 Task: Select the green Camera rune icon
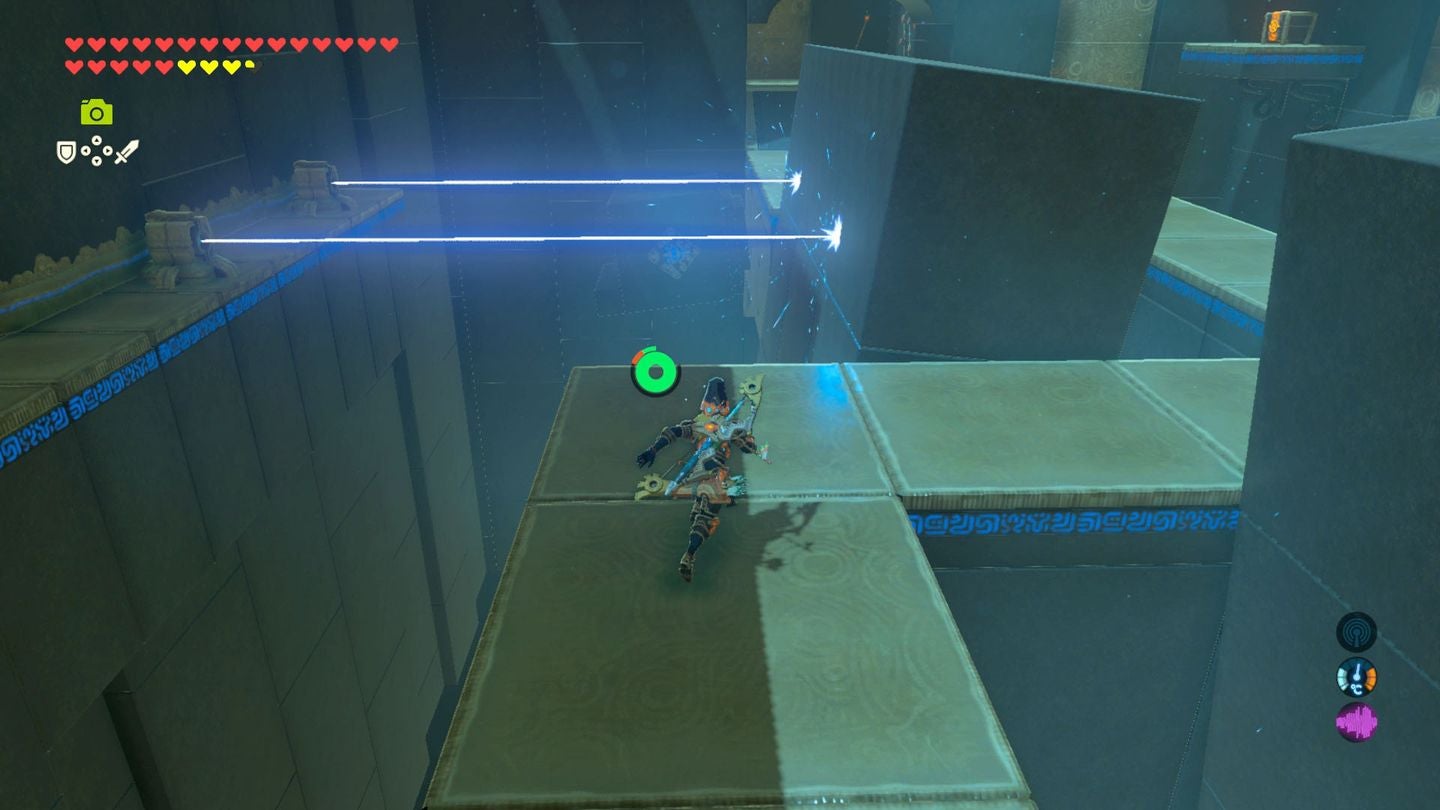click(x=97, y=111)
